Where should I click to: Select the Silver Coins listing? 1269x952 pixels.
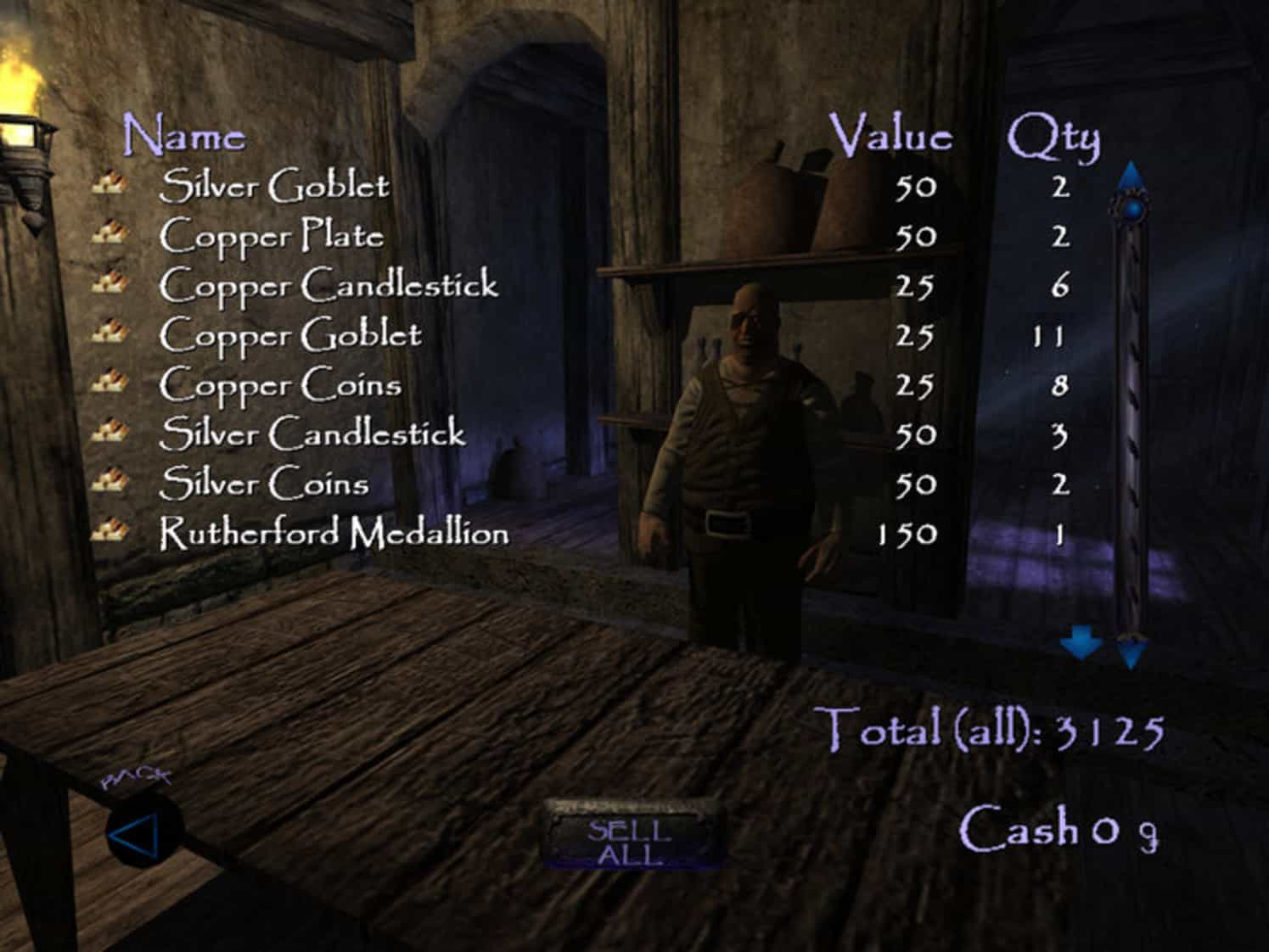point(264,484)
